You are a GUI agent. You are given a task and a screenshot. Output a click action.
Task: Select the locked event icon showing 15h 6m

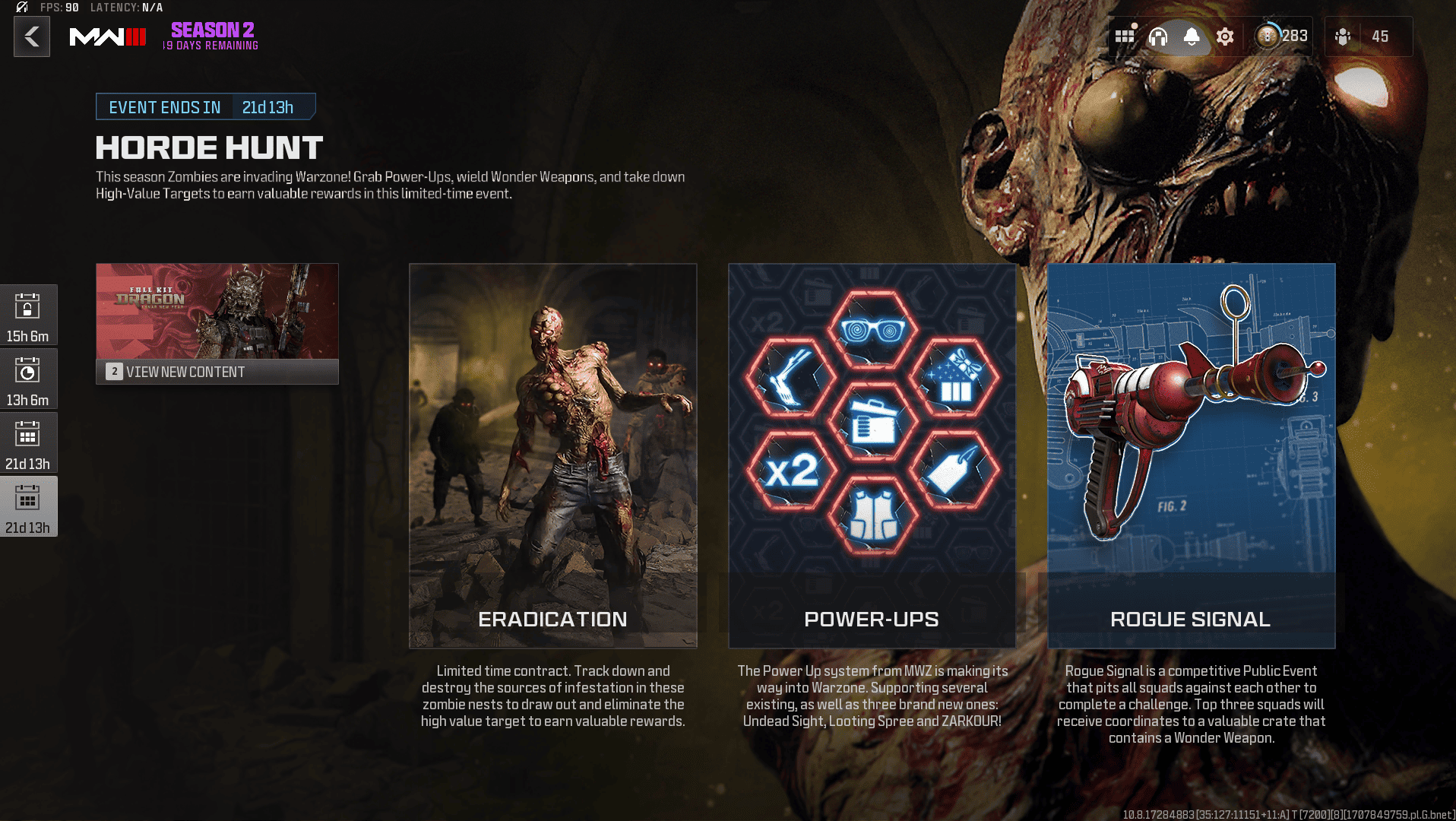[29, 315]
